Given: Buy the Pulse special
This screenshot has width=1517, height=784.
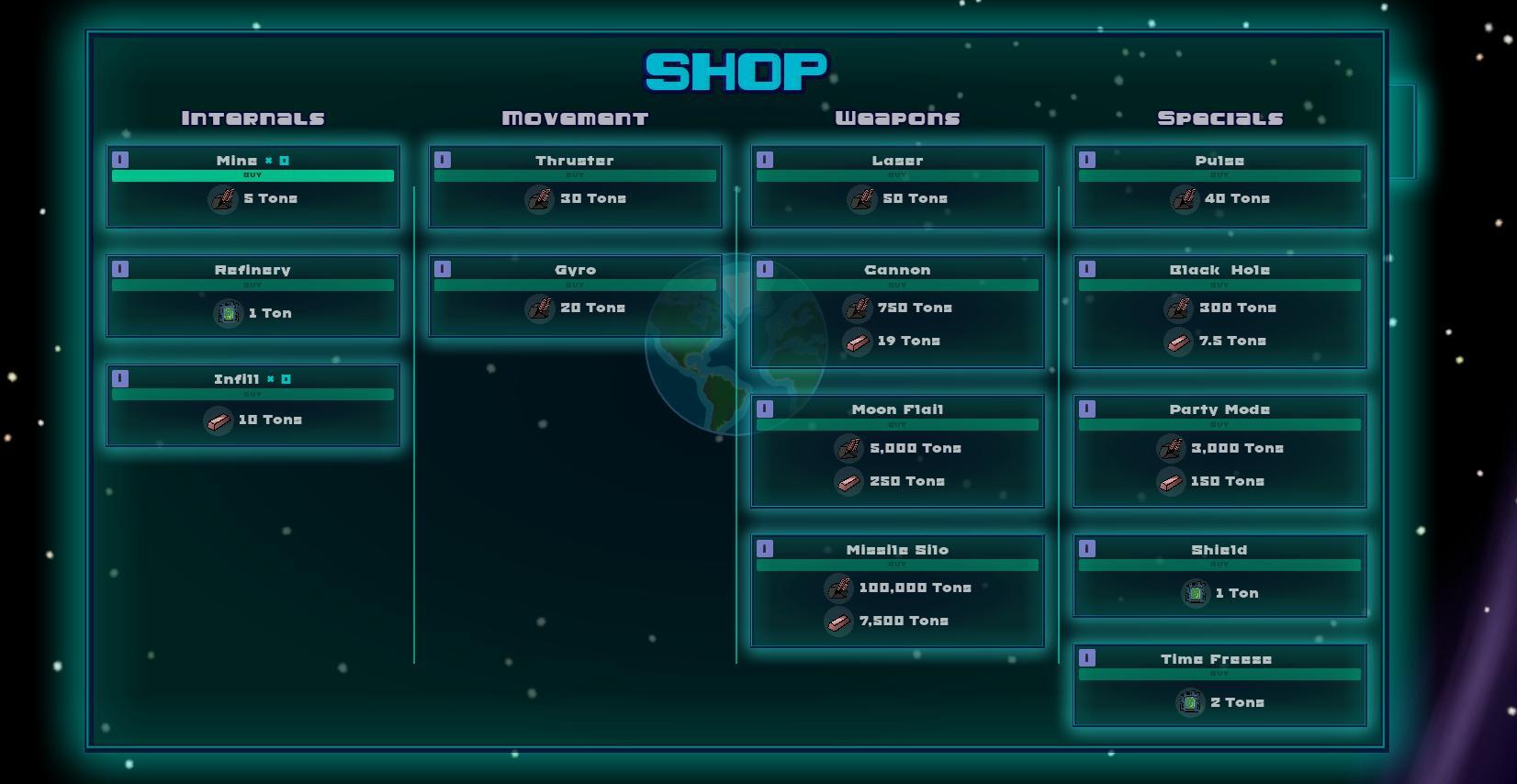Looking at the screenshot, I should [x=1219, y=175].
